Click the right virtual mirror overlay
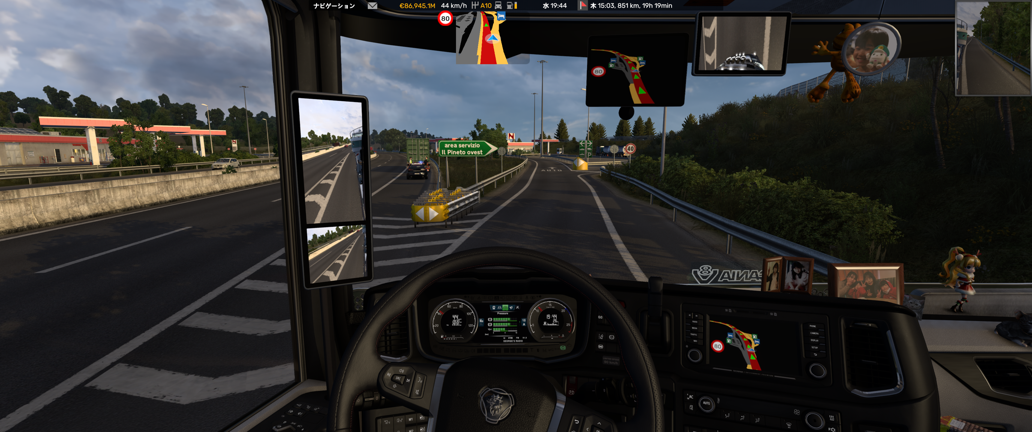This screenshot has height=432, width=1032. 993,48
